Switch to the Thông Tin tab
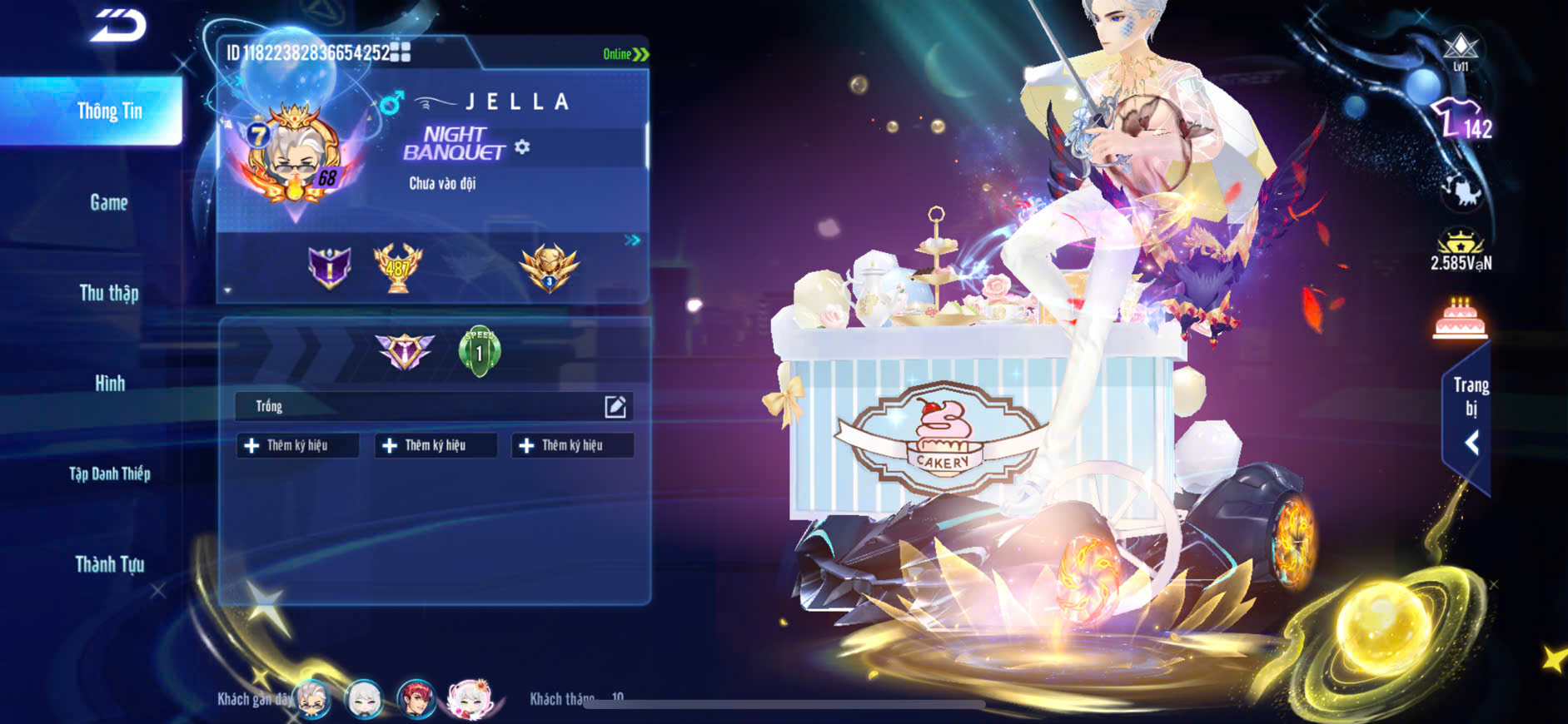1568x724 pixels. click(109, 111)
